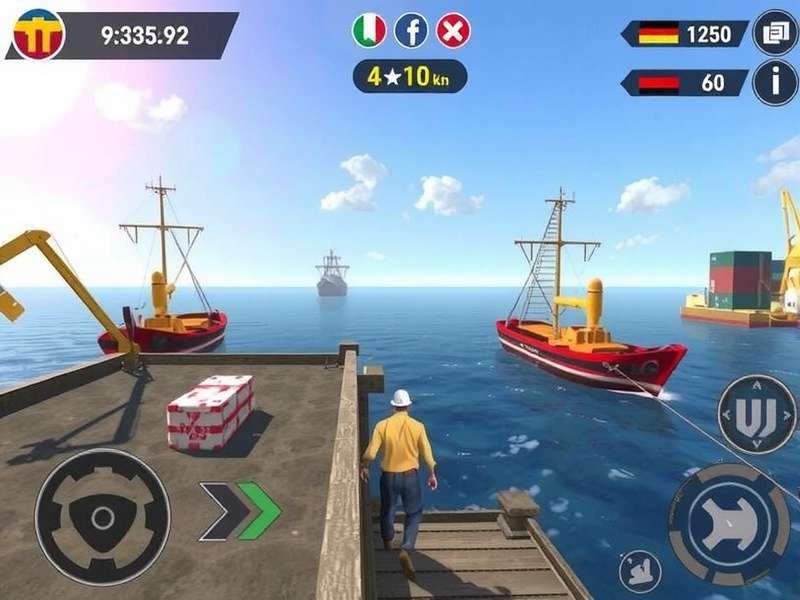Tap the large wrench action button
The width and height of the screenshot is (800, 600).
[x=727, y=524]
